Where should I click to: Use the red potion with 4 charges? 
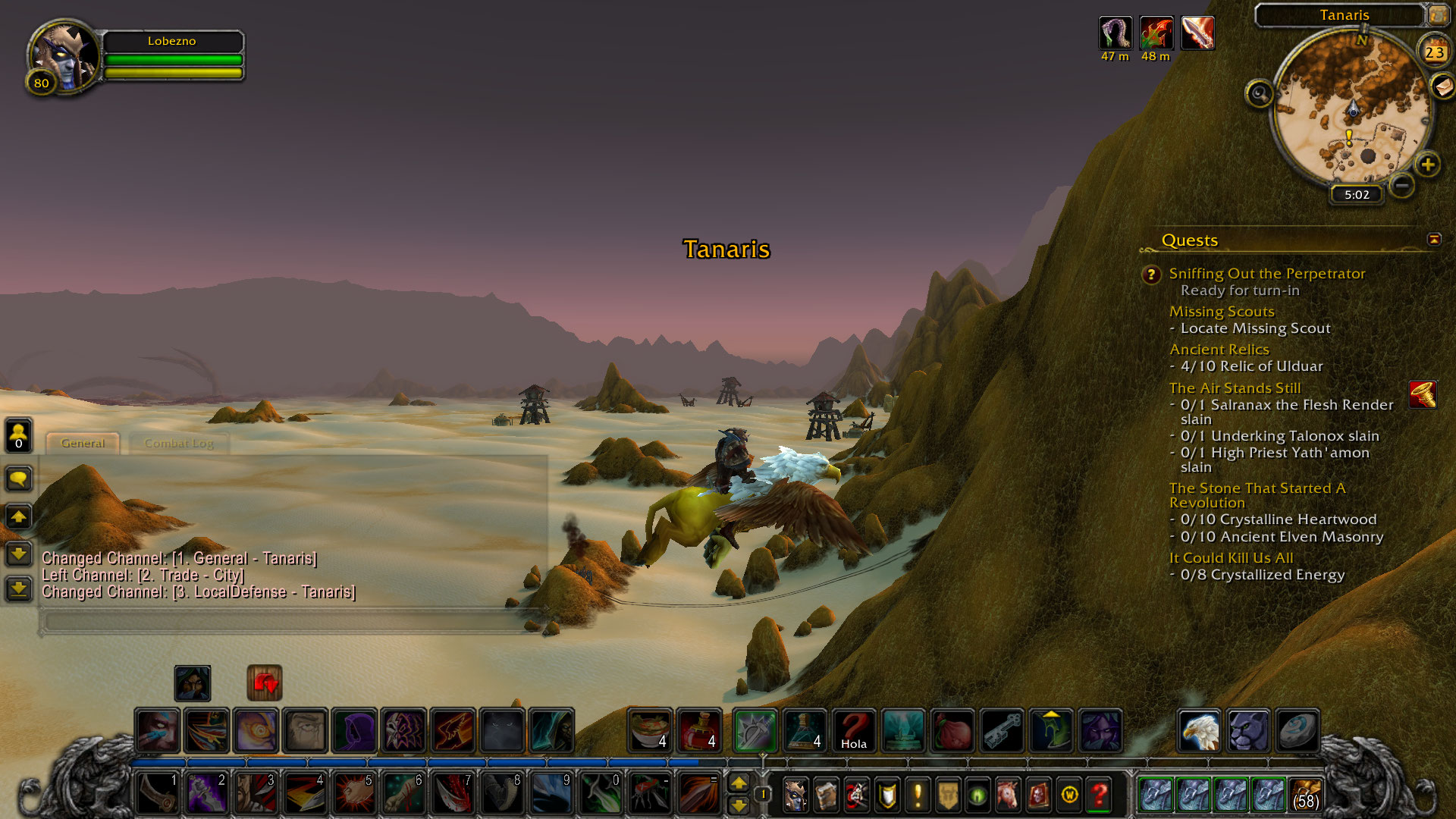click(699, 731)
